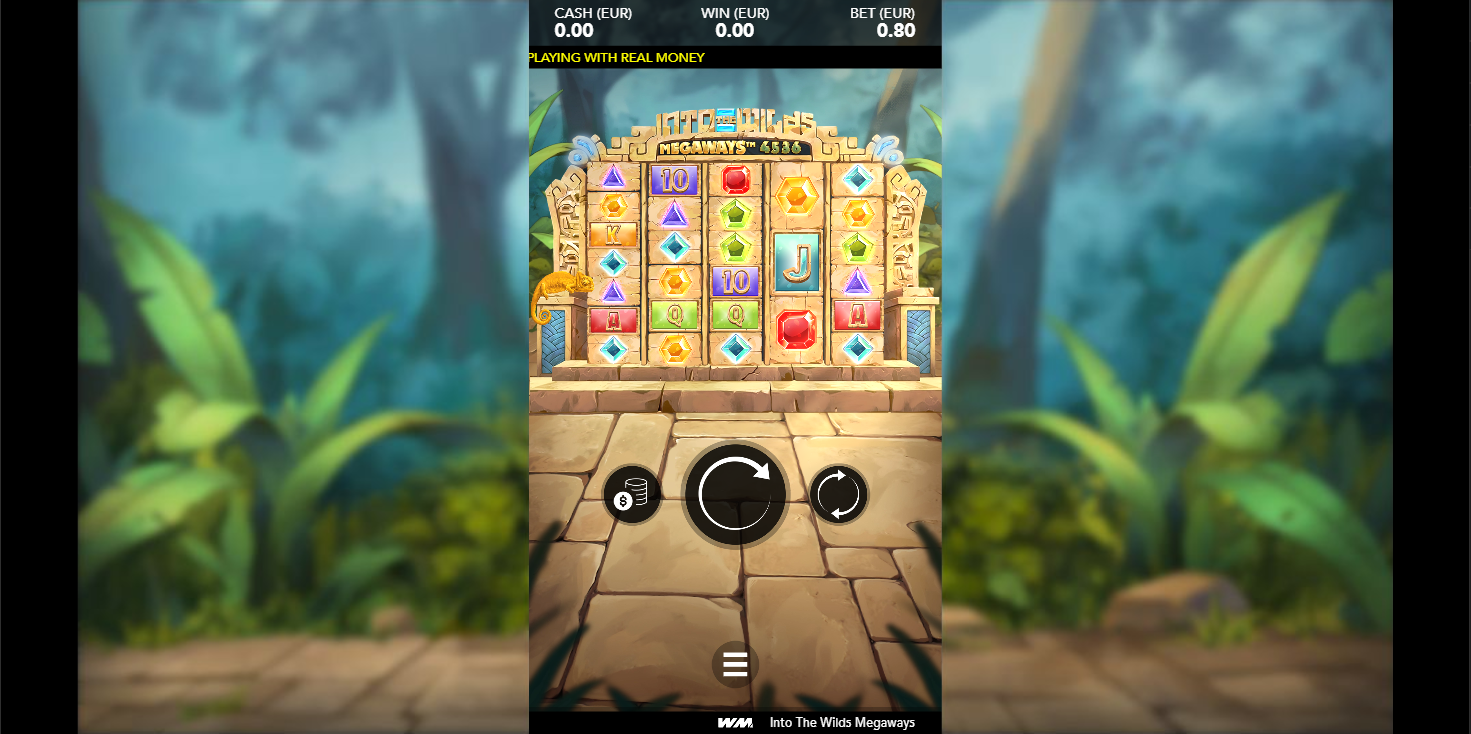This screenshot has width=1471, height=734.
Task: Open the bet settings coin icon
Action: [x=634, y=494]
